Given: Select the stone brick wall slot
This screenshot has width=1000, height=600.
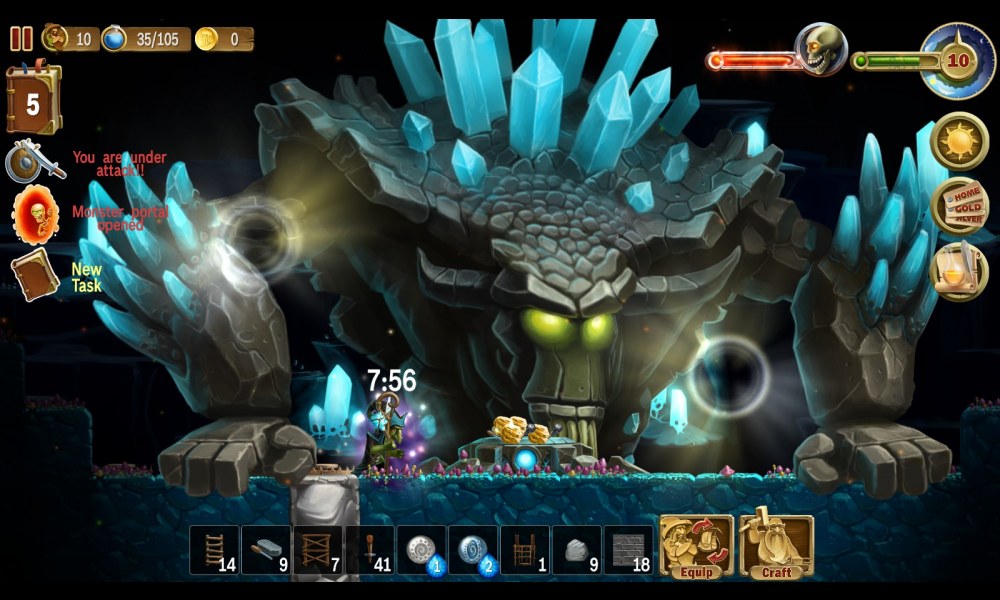Looking at the screenshot, I should pyautogui.click(x=628, y=550).
